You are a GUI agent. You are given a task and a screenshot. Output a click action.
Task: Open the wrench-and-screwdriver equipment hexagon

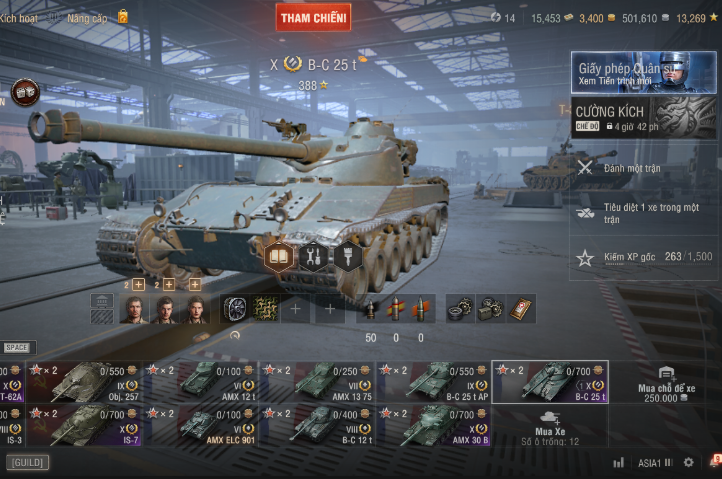click(313, 256)
